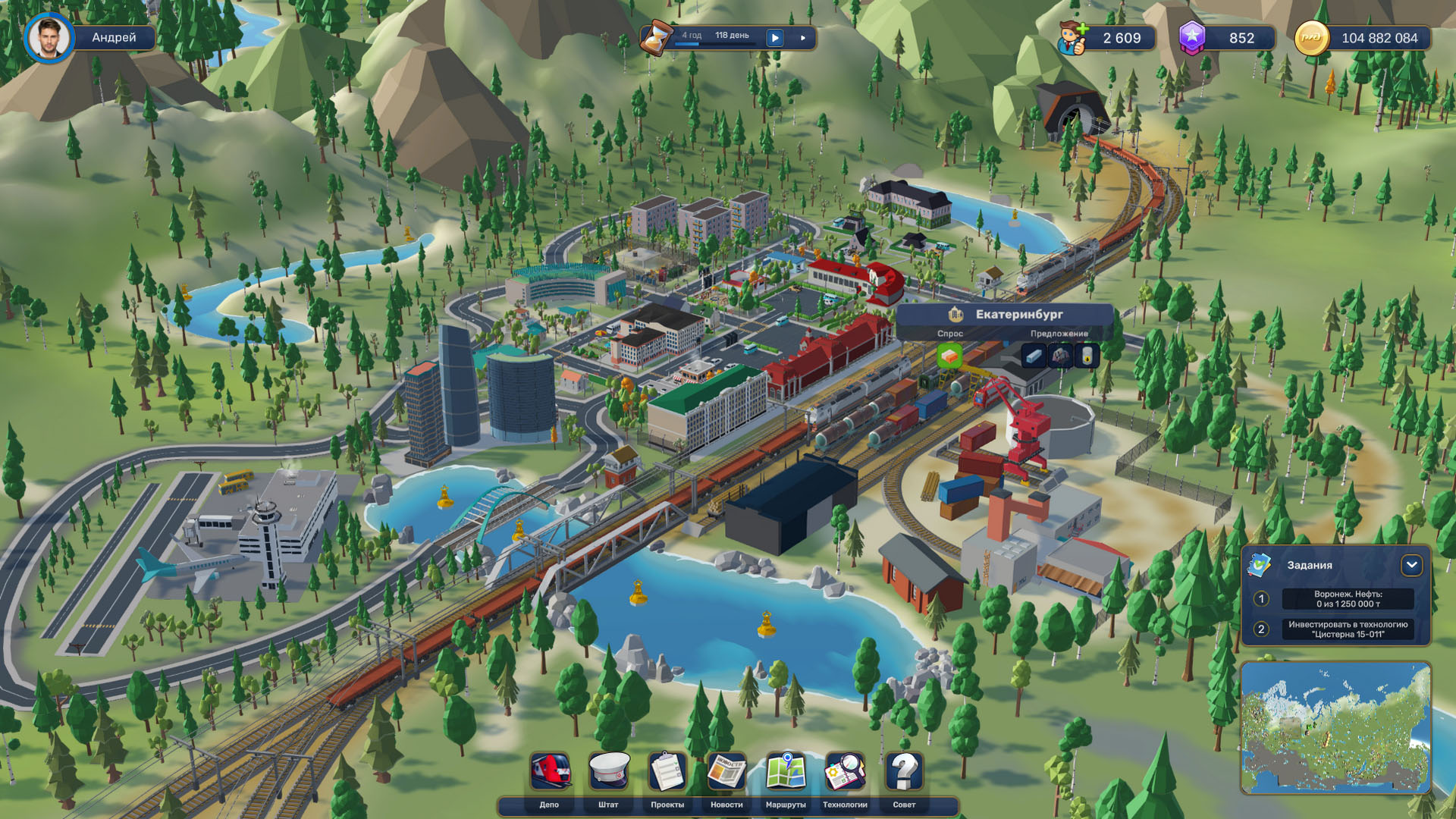Open the Цистерна 15-011 technology task

[x=1348, y=629]
